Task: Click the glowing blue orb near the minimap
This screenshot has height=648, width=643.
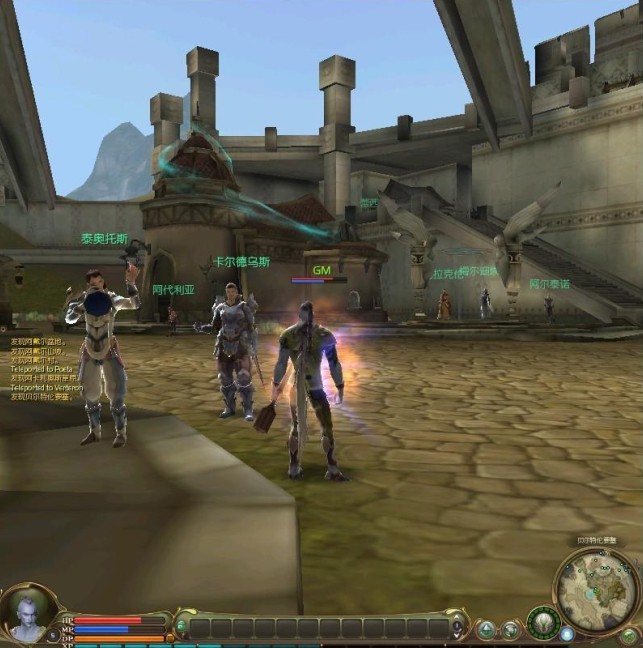Action: coord(567,633)
